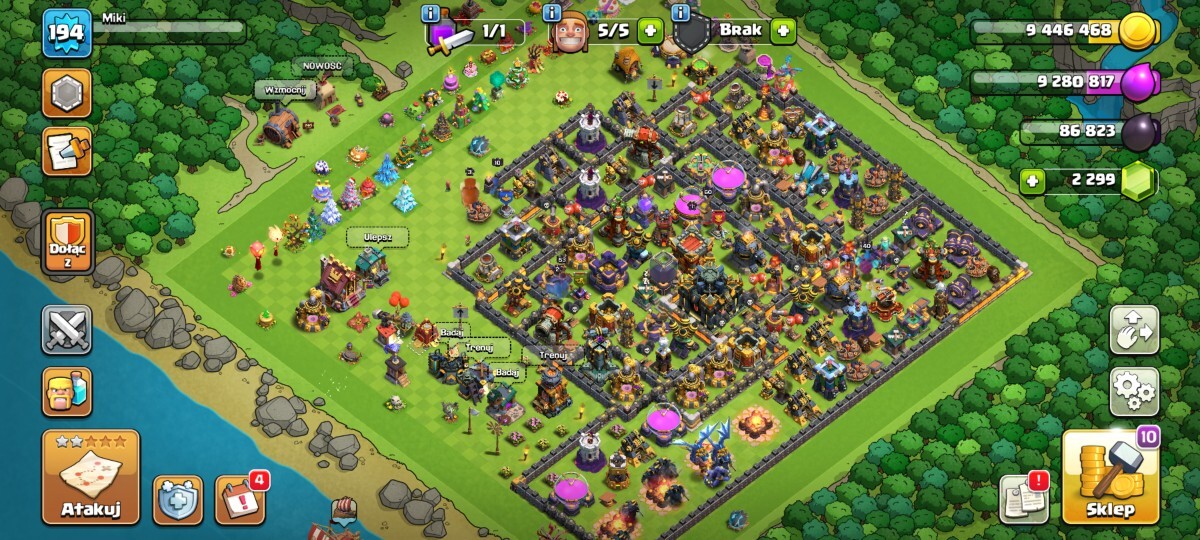Screen dimensions: 1200x540
Task: Add a builder using the green plus
Action: tap(650, 30)
